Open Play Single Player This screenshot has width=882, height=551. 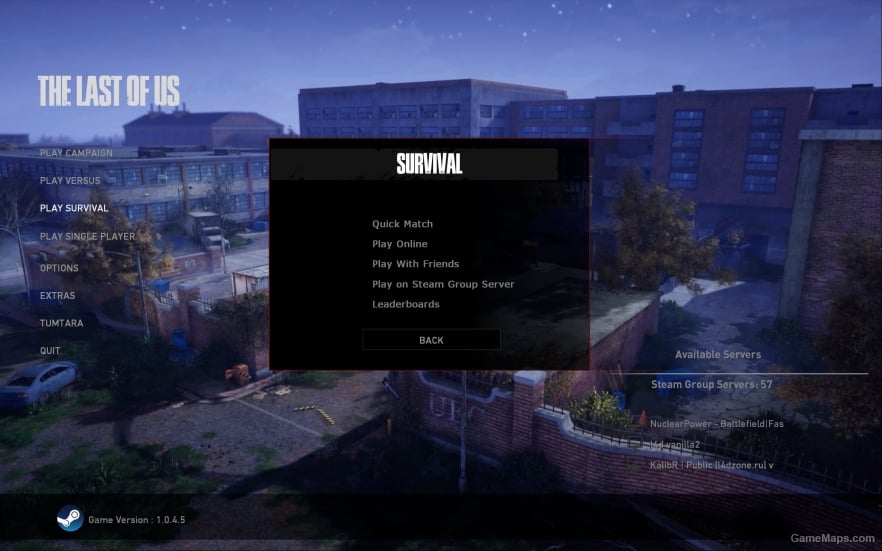(87, 237)
